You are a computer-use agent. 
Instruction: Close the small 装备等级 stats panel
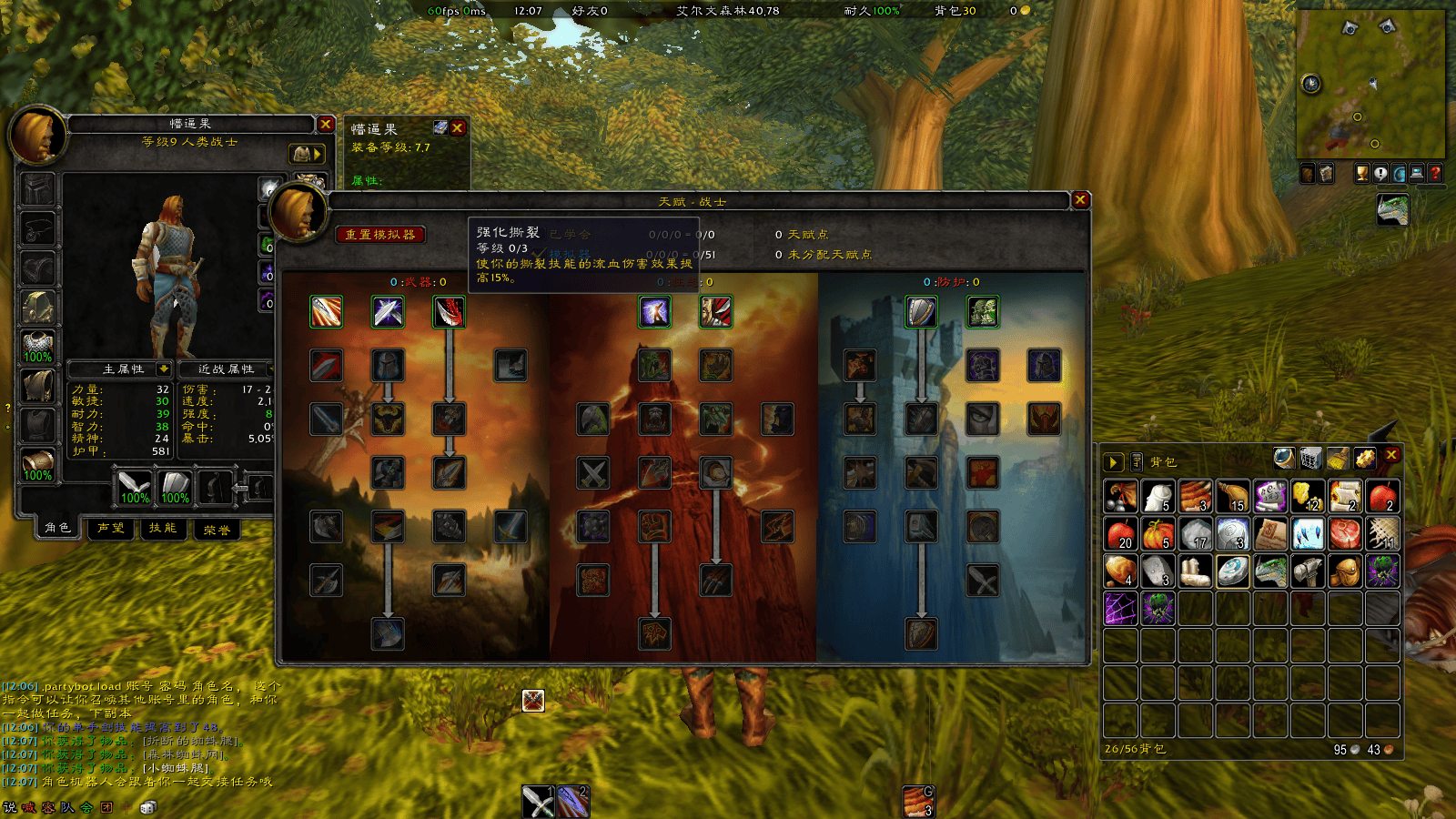pyautogui.click(x=458, y=128)
